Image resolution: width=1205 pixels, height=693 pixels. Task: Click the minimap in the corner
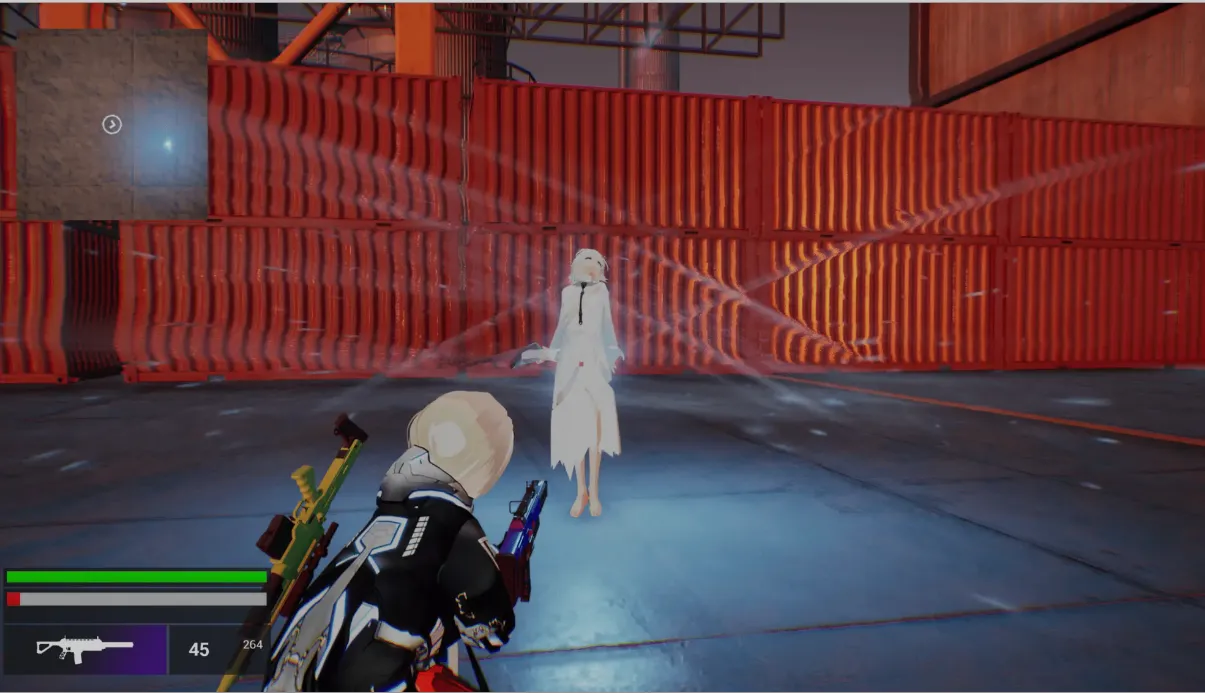click(x=112, y=124)
